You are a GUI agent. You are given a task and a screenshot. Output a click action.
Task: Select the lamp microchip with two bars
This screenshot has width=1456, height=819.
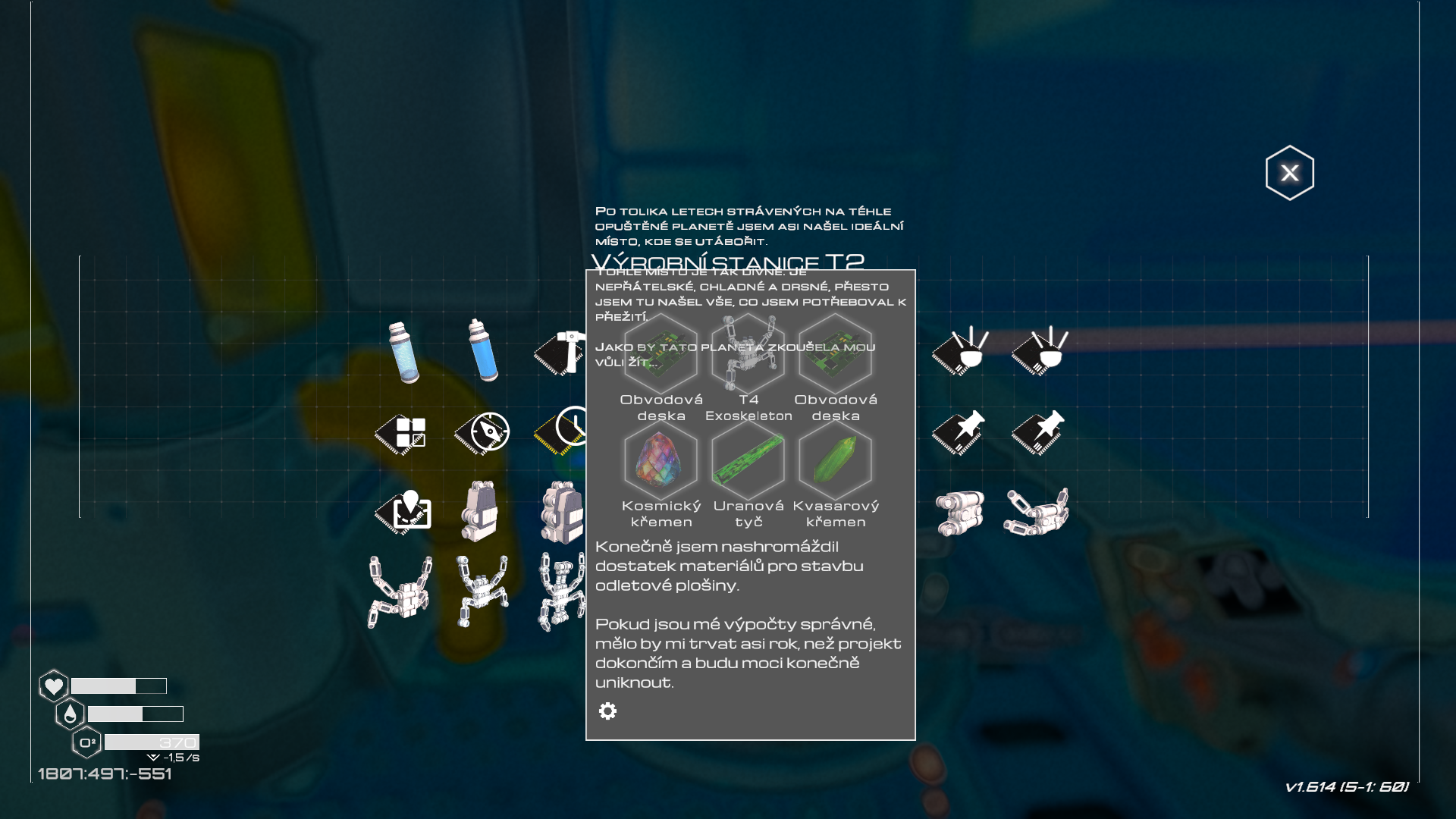[x=959, y=352]
